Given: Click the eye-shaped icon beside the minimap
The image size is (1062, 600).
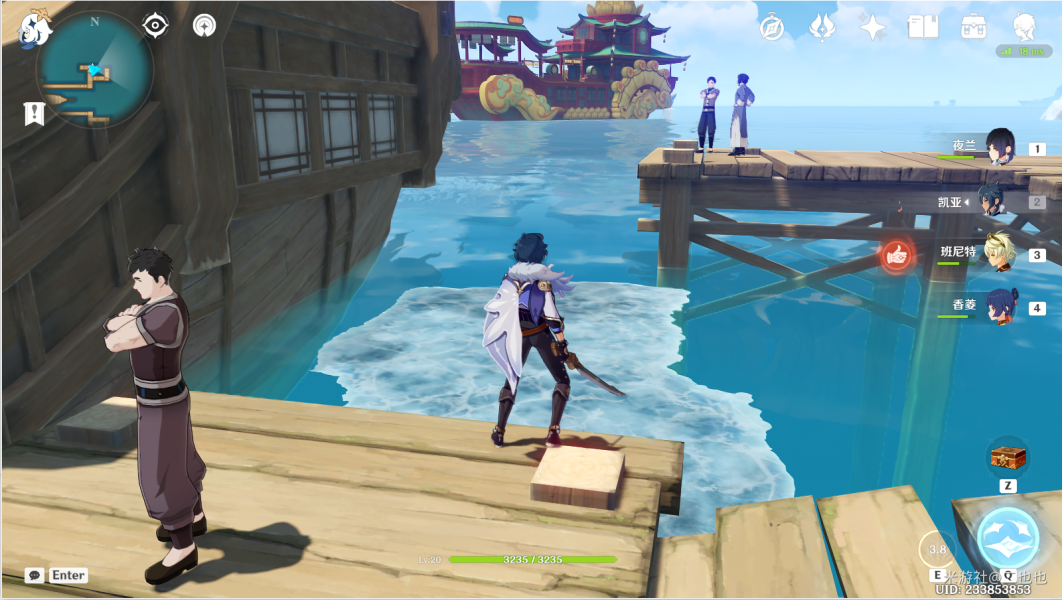Looking at the screenshot, I should [155, 25].
